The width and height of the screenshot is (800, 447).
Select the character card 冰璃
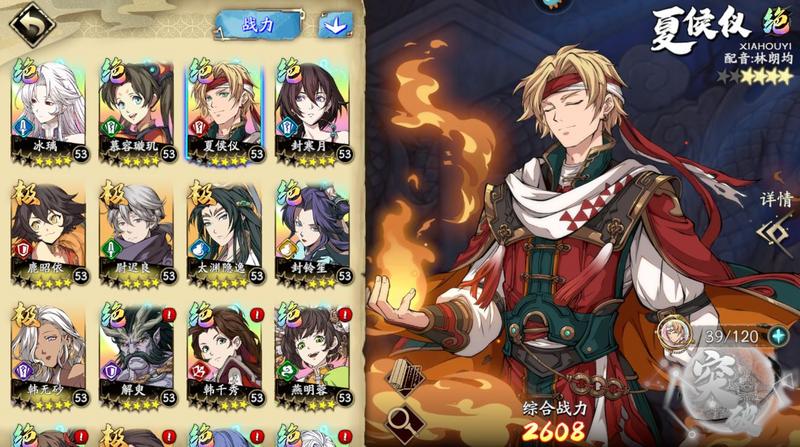(x=50, y=110)
